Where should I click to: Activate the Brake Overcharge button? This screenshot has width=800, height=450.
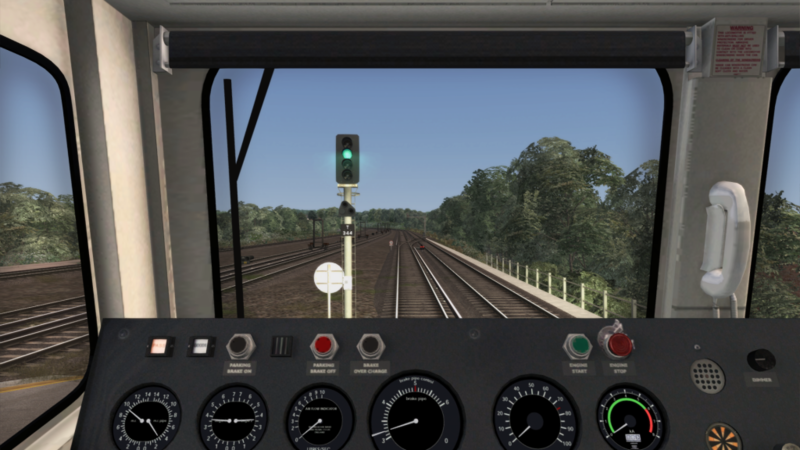371,346
